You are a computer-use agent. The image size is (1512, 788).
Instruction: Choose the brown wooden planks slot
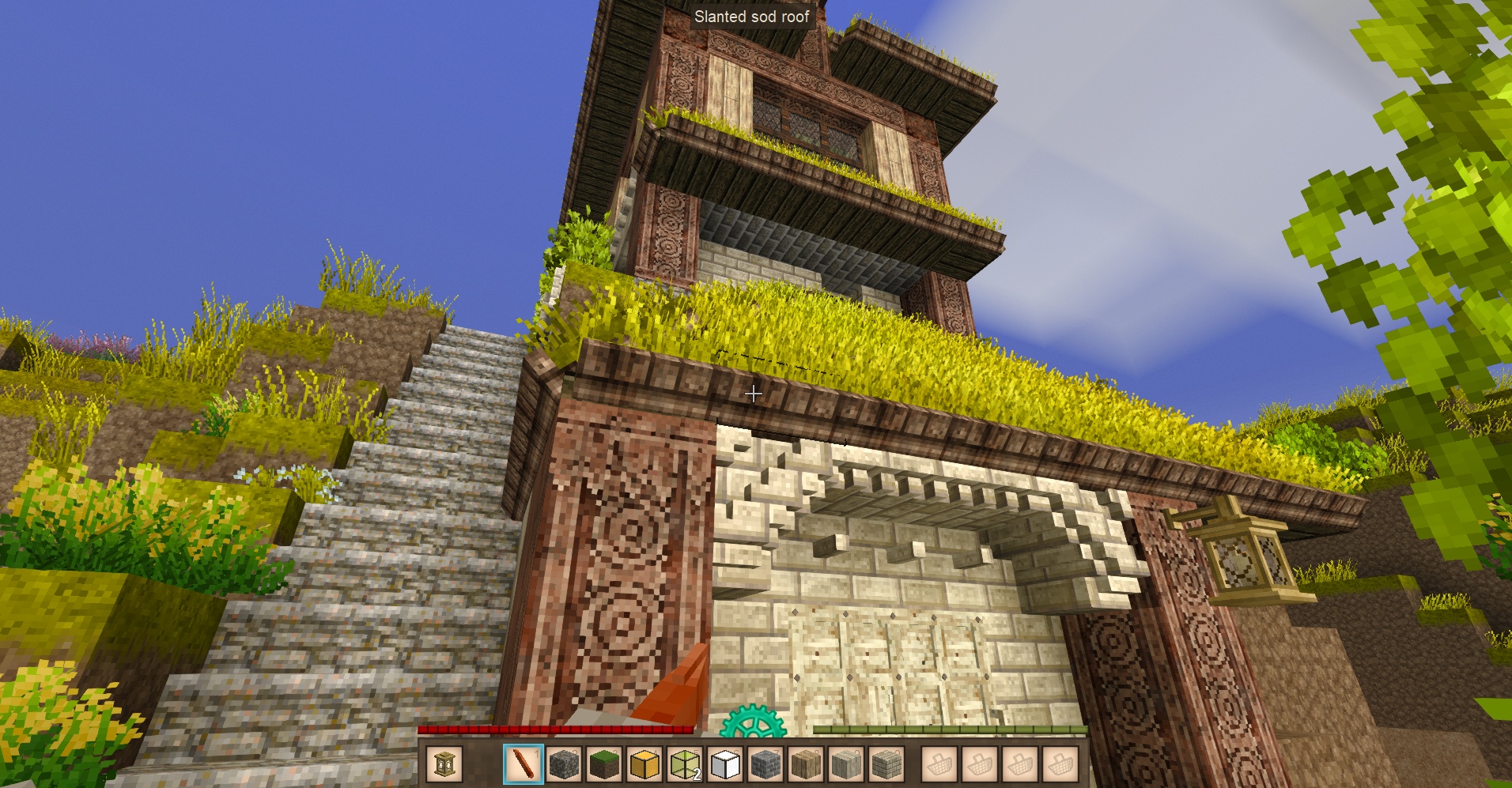806,764
